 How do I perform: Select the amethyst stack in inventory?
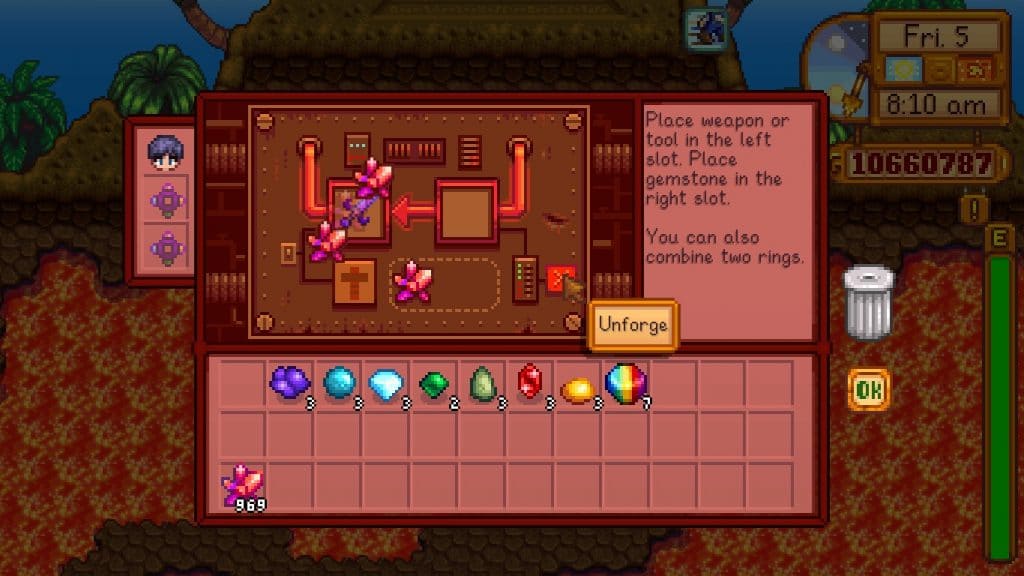(x=290, y=382)
